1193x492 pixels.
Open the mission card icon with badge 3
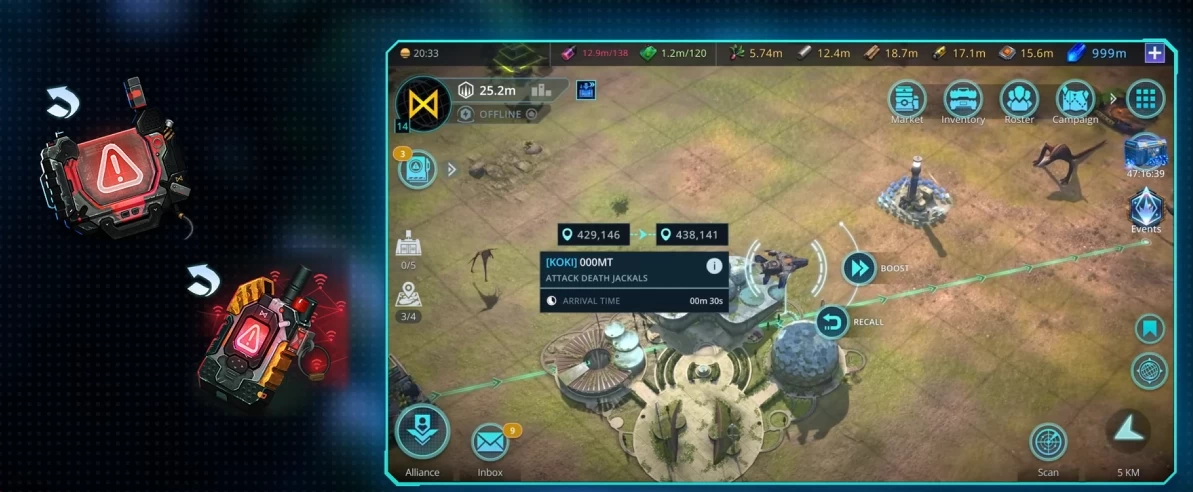(417, 169)
